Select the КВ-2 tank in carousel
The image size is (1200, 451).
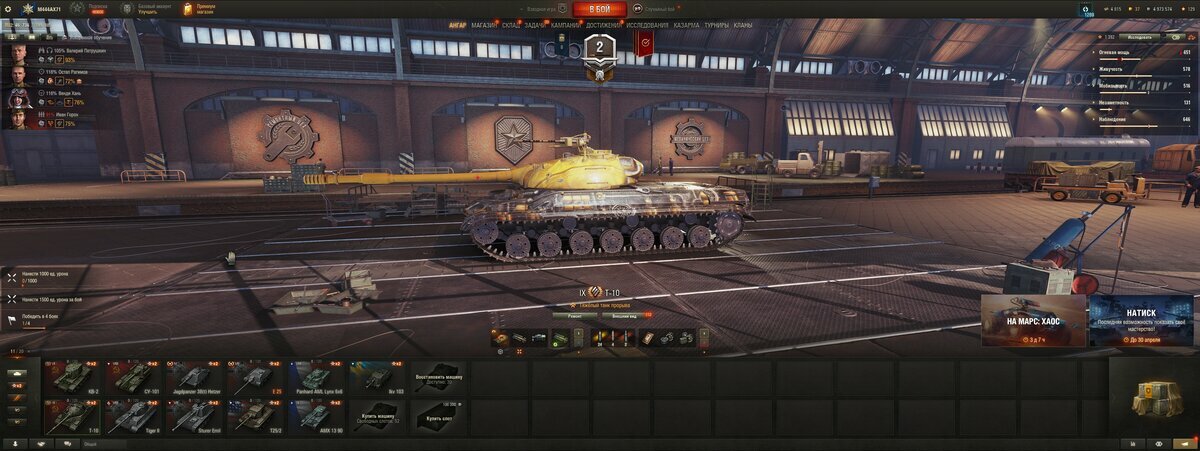click(x=73, y=377)
